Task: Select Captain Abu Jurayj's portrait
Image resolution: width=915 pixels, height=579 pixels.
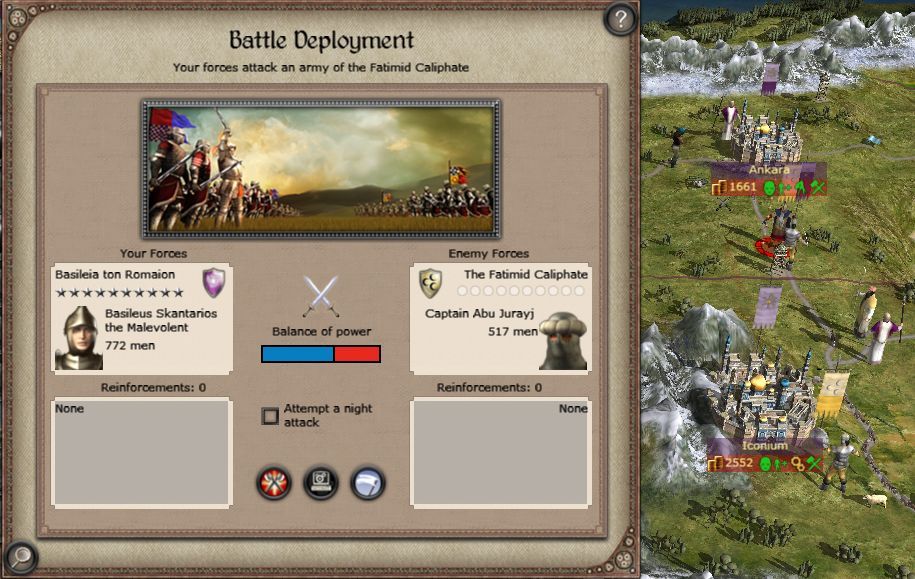Action: point(563,339)
